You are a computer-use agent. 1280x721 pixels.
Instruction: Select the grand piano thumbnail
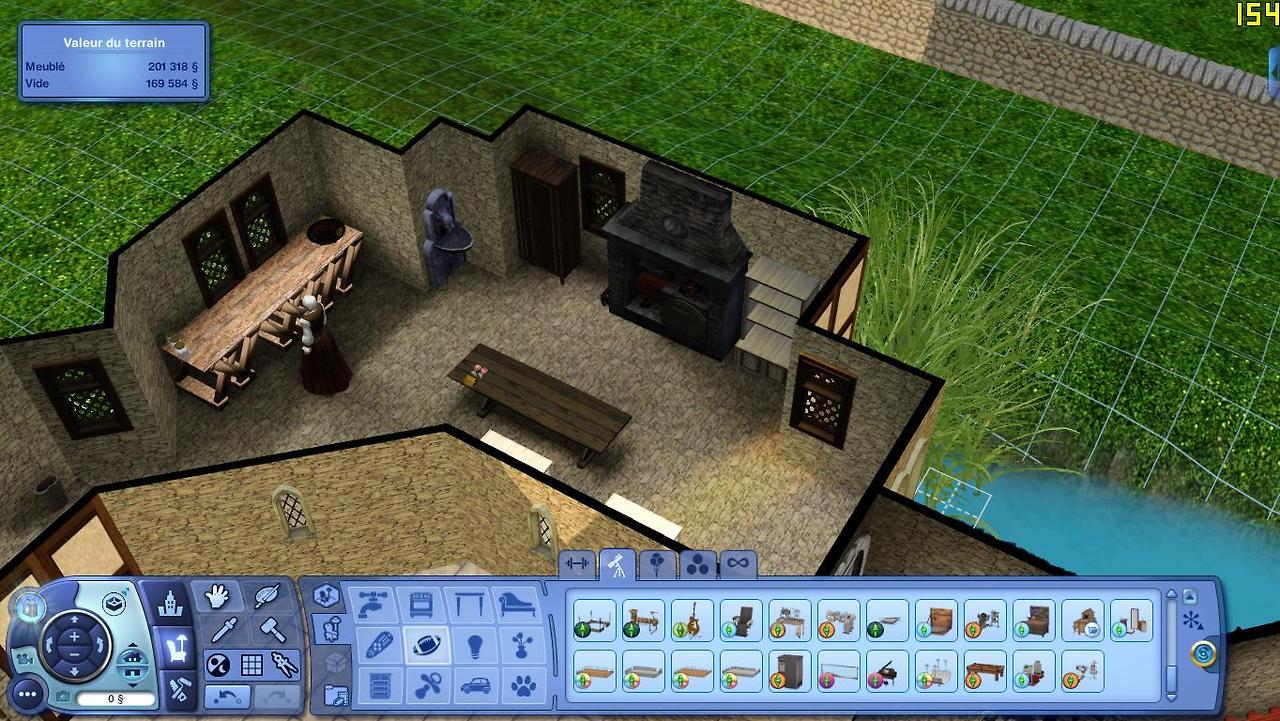coord(888,670)
